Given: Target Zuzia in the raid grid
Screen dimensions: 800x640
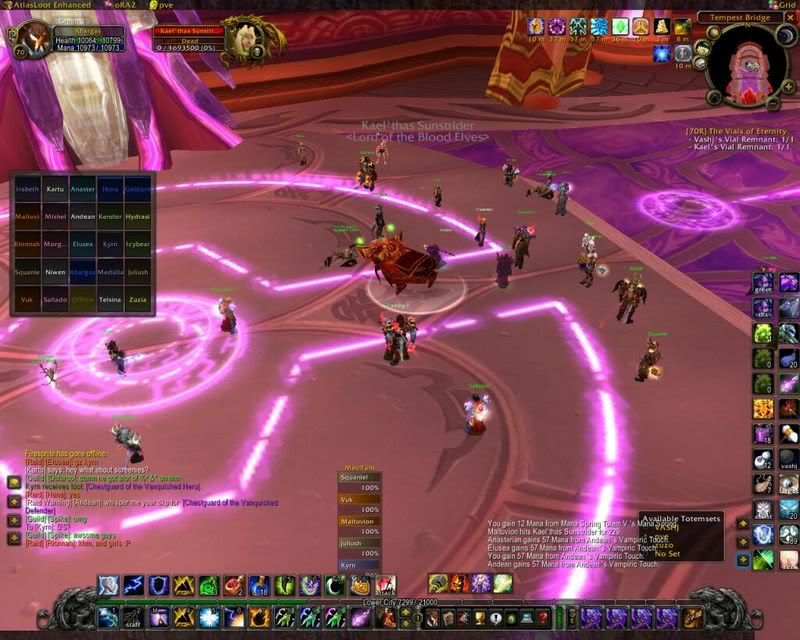Looking at the screenshot, I should point(139,299).
